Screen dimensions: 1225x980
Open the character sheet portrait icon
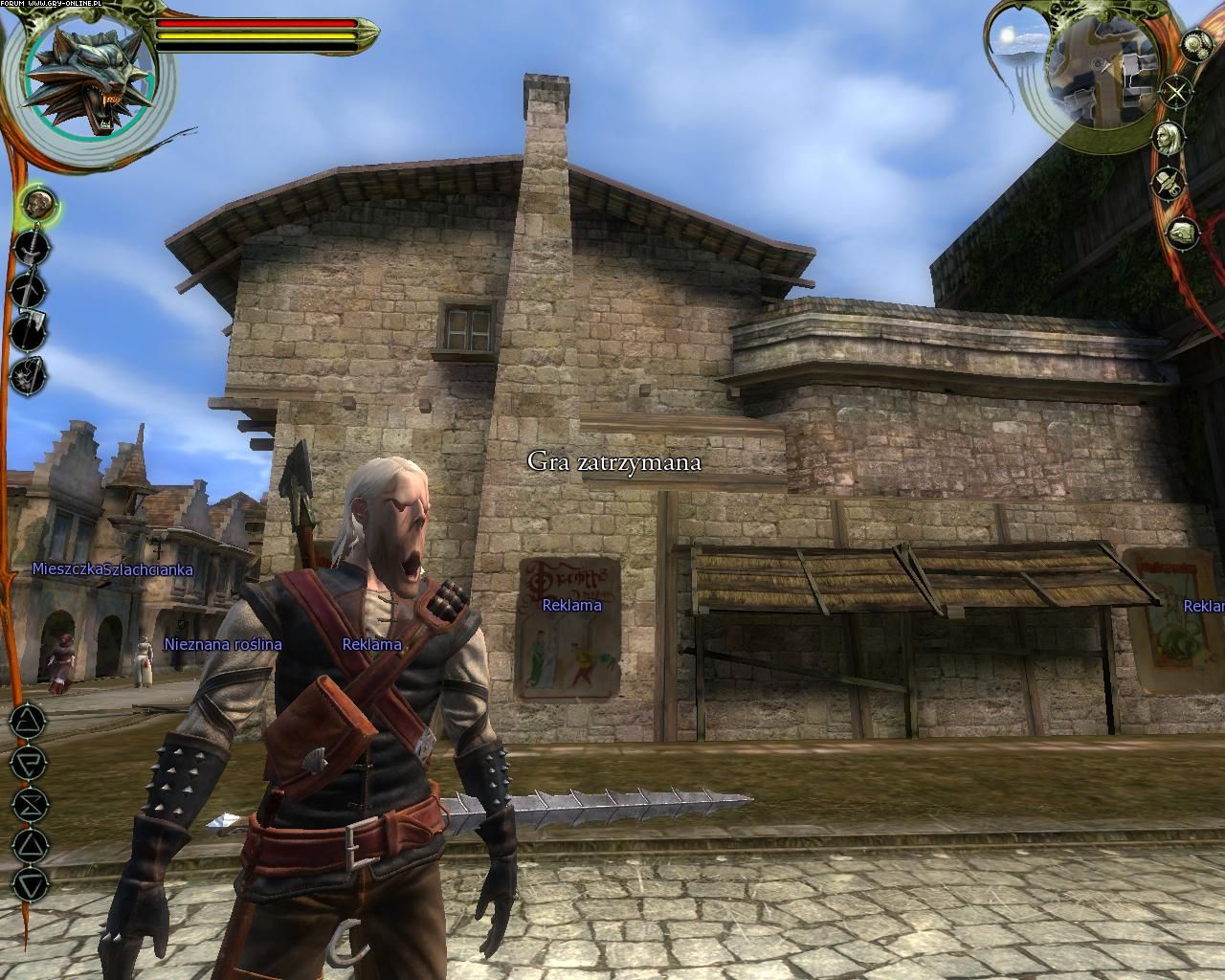[1168, 137]
